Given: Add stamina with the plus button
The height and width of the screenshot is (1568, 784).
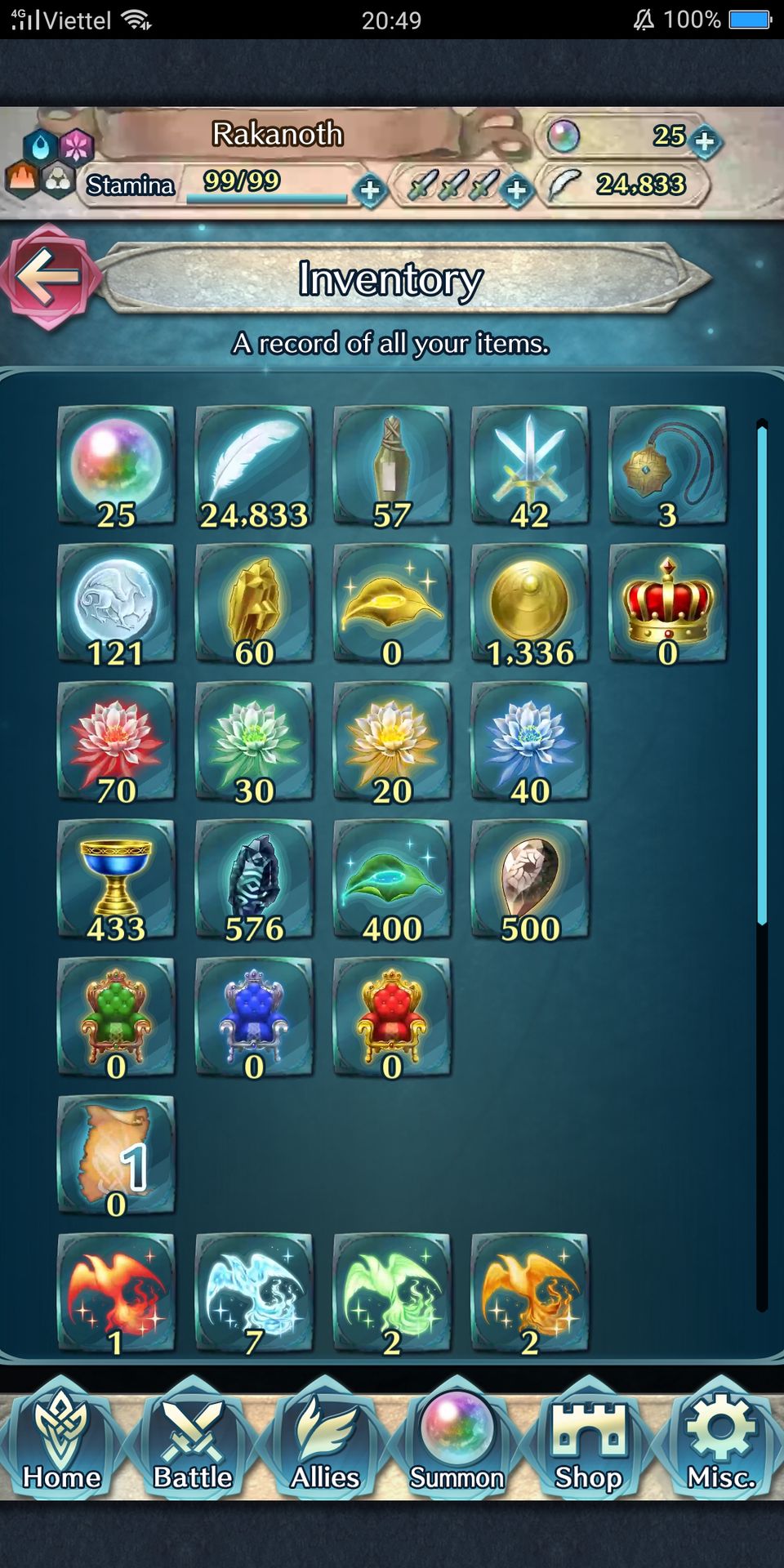Looking at the screenshot, I should pos(370,190).
